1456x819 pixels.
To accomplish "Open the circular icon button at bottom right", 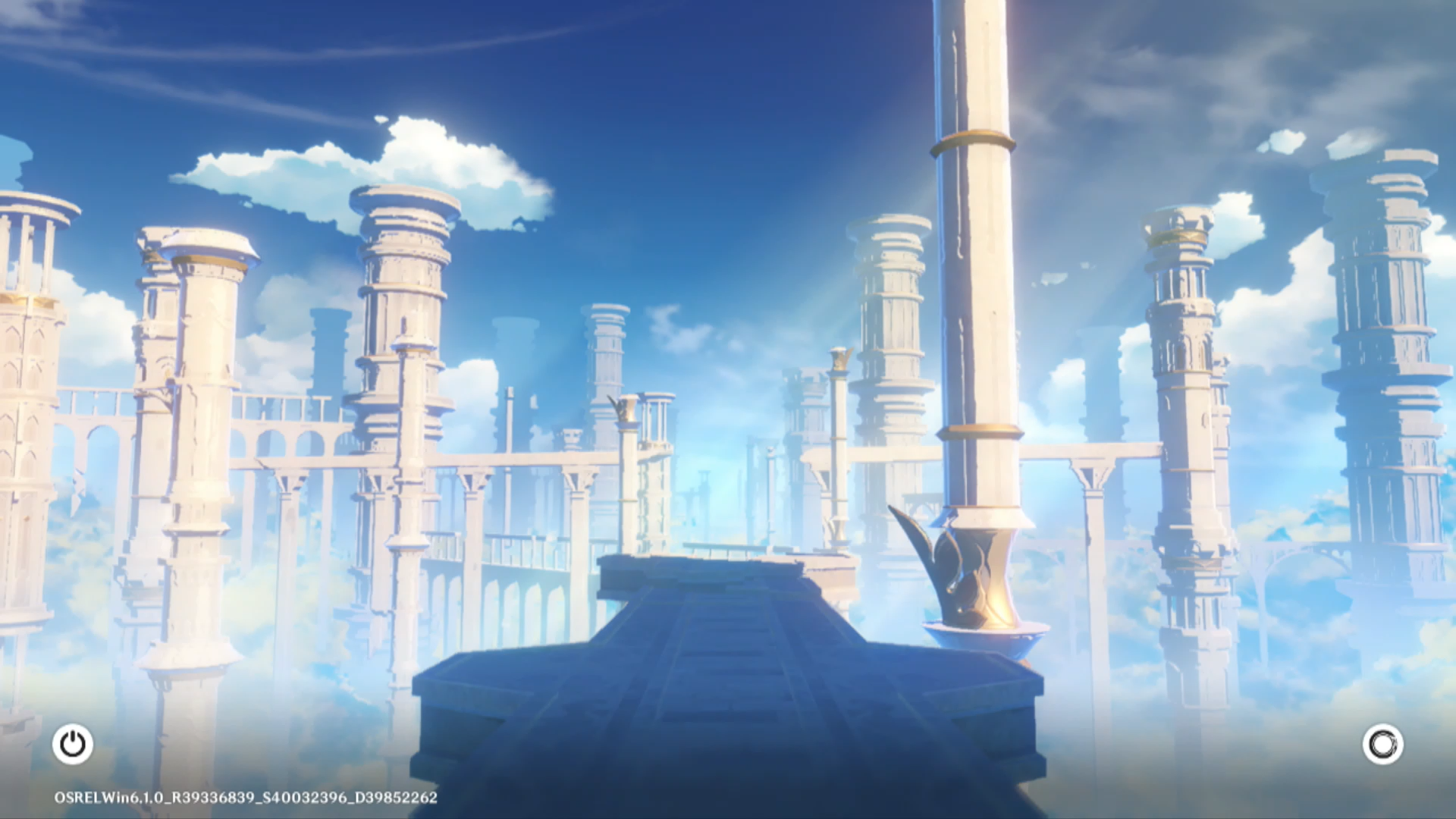I will [x=1382, y=744].
